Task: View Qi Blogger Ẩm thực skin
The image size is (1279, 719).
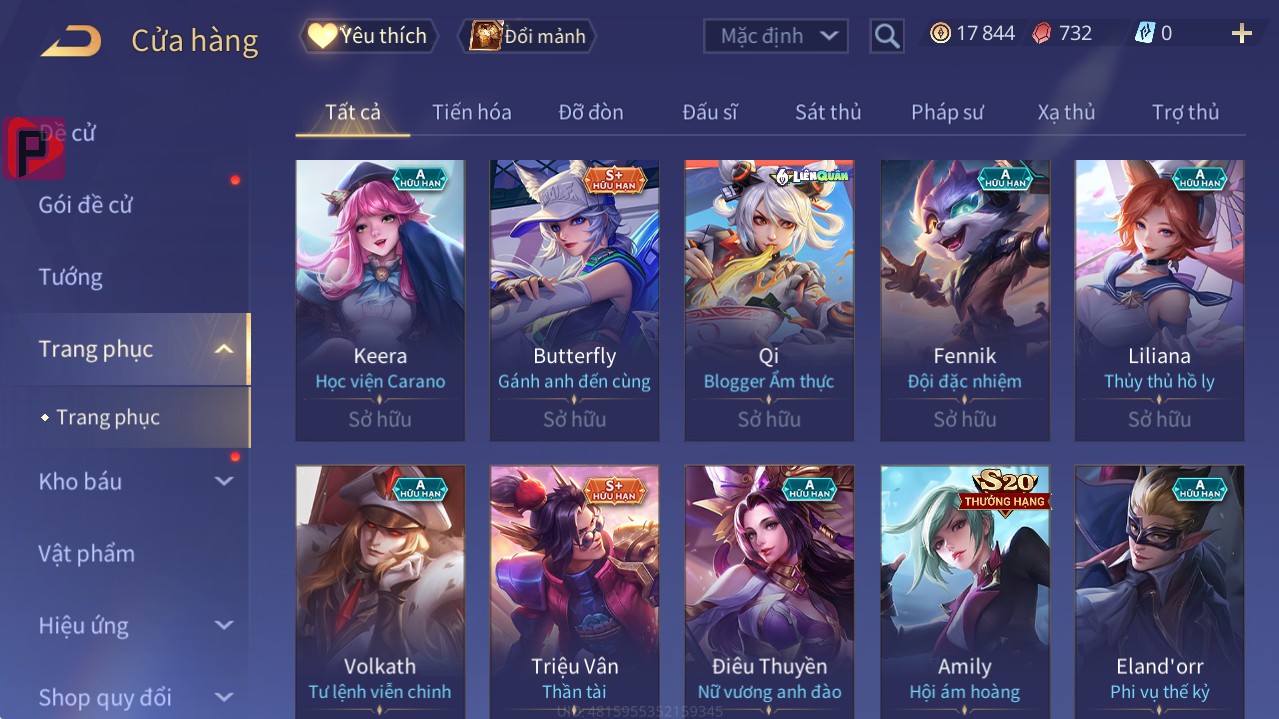Action: point(769,300)
